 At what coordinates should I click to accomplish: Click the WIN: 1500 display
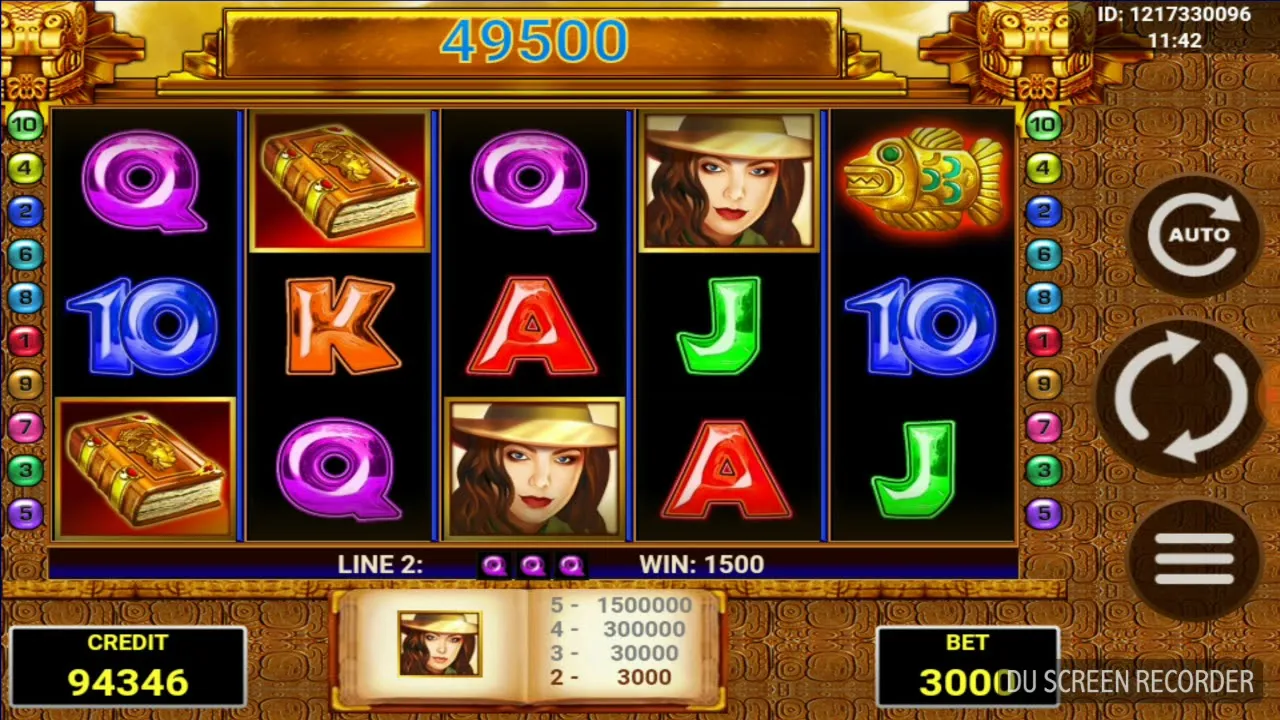700,564
